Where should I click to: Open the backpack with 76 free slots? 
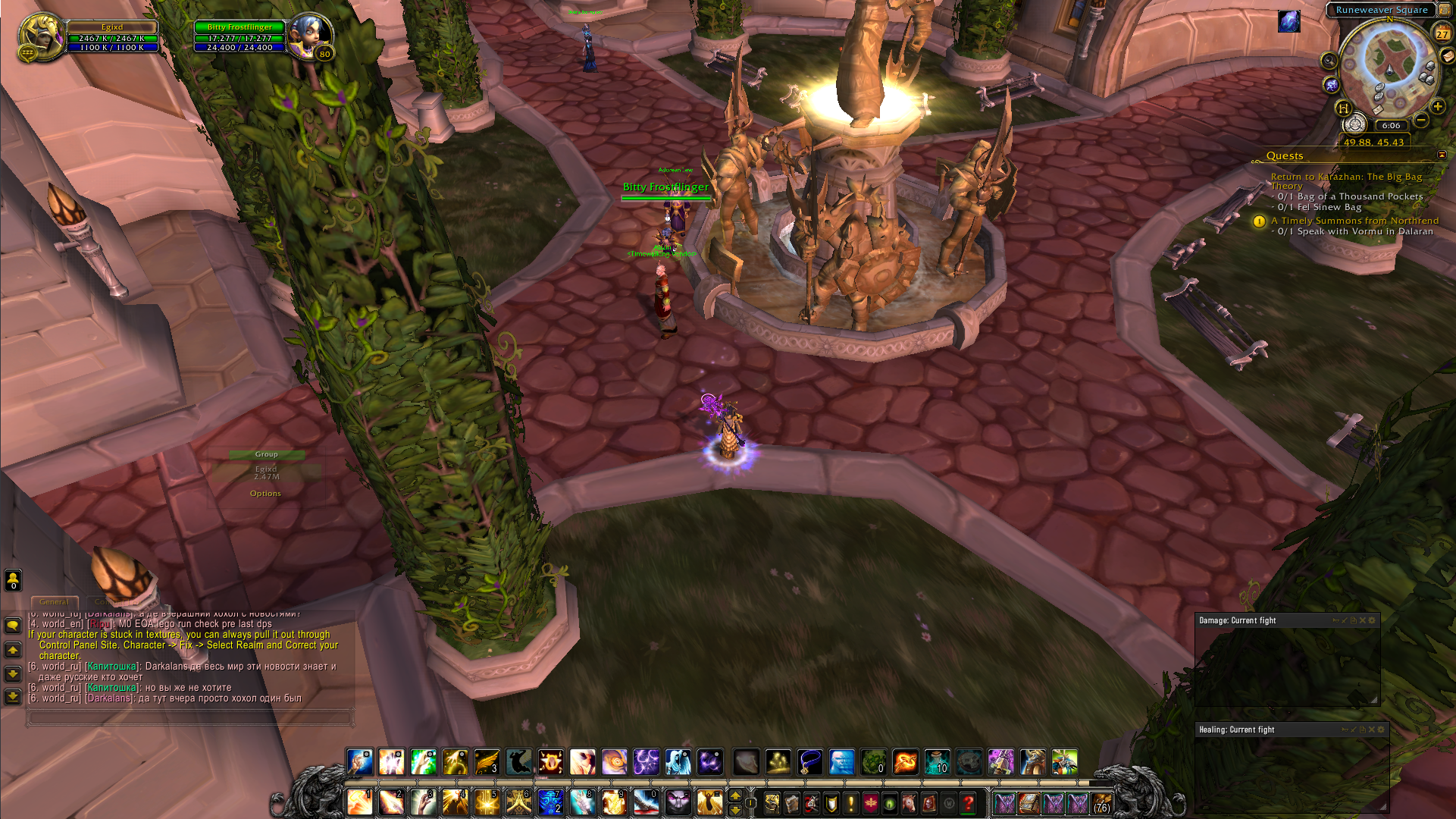[x=1101, y=802]
